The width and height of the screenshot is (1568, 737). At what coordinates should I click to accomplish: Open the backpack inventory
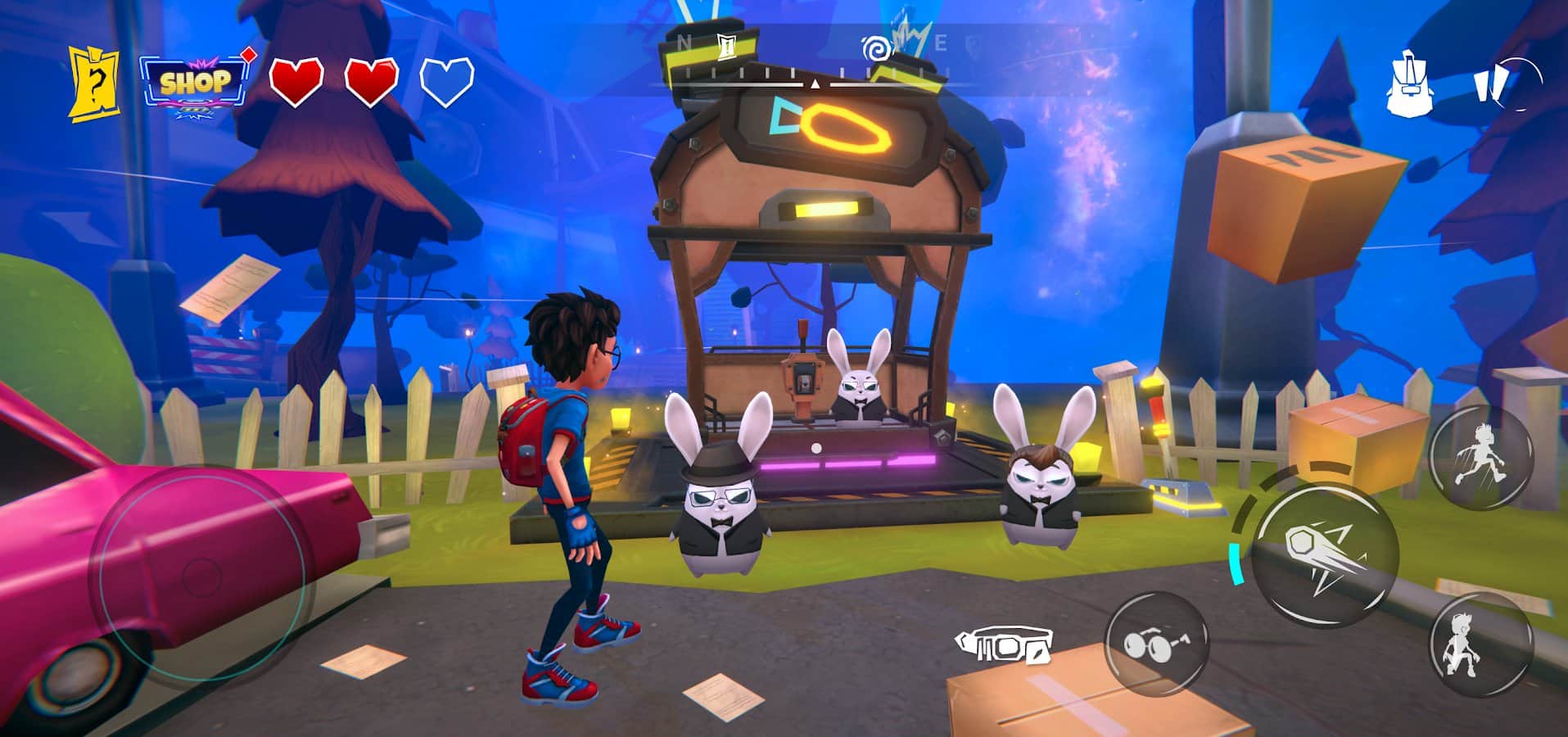coord(1412,84)
